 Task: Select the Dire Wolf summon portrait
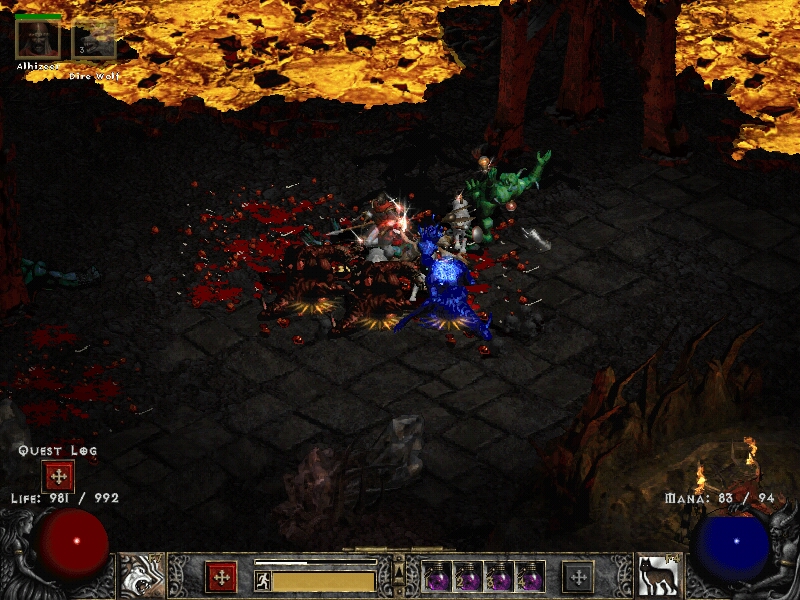pos(95,40)
